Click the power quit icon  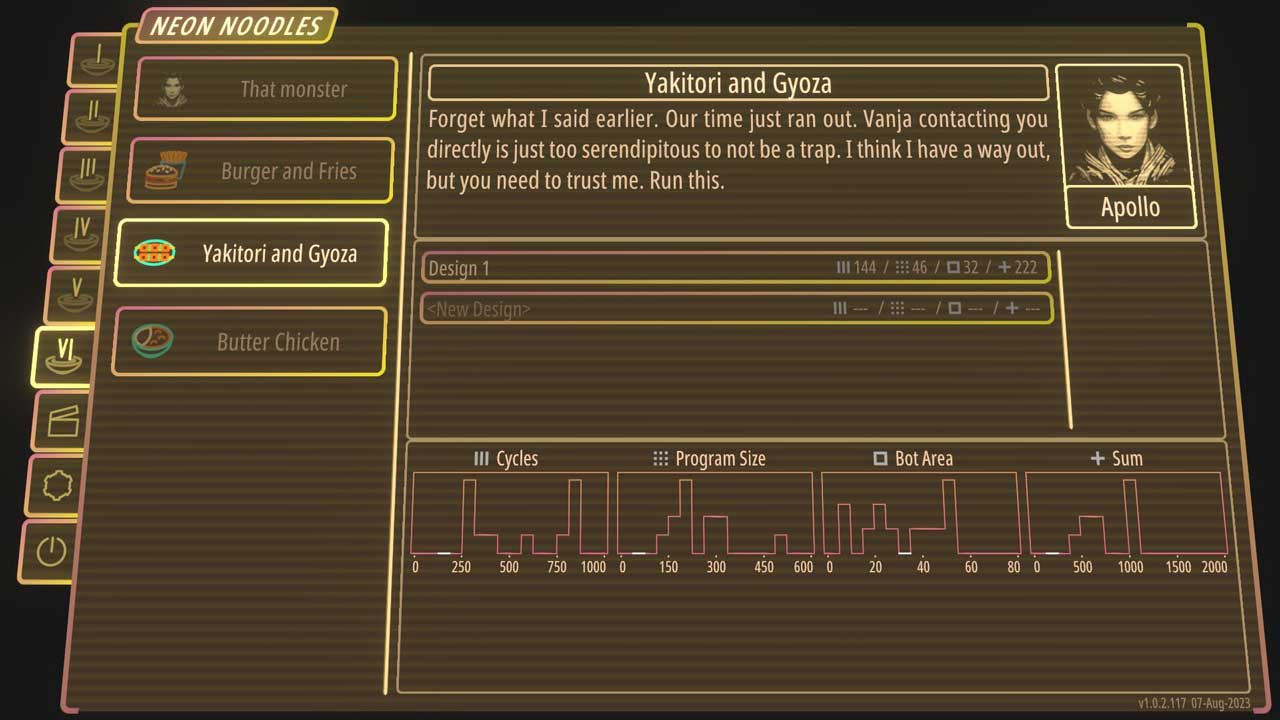[x=51, y=551]
